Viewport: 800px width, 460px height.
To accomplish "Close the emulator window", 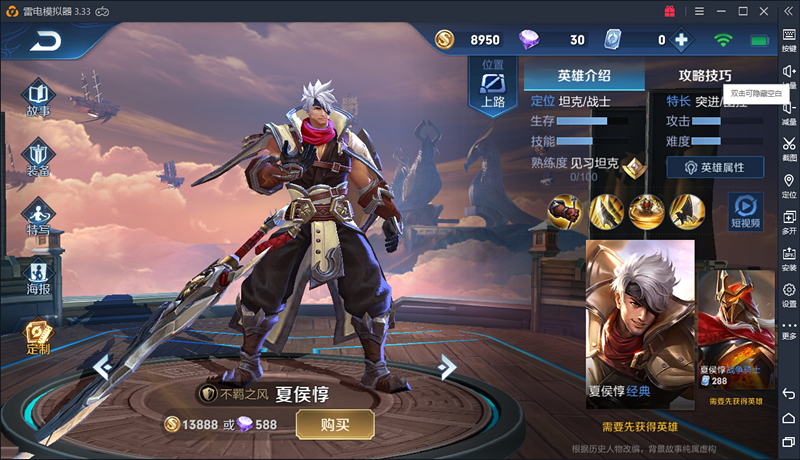I will 765,10.
